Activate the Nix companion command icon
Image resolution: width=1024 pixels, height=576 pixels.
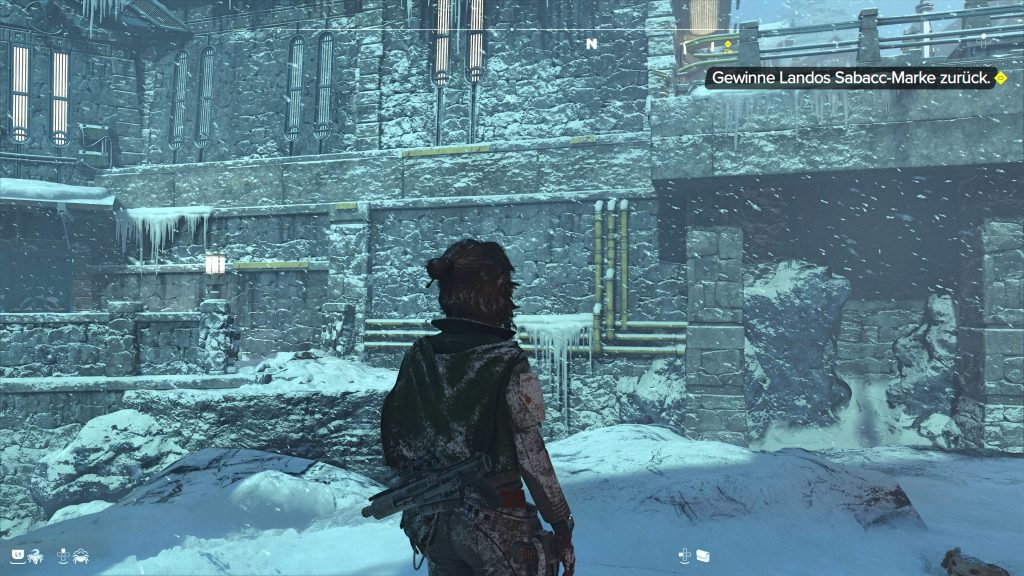point(37,553)
